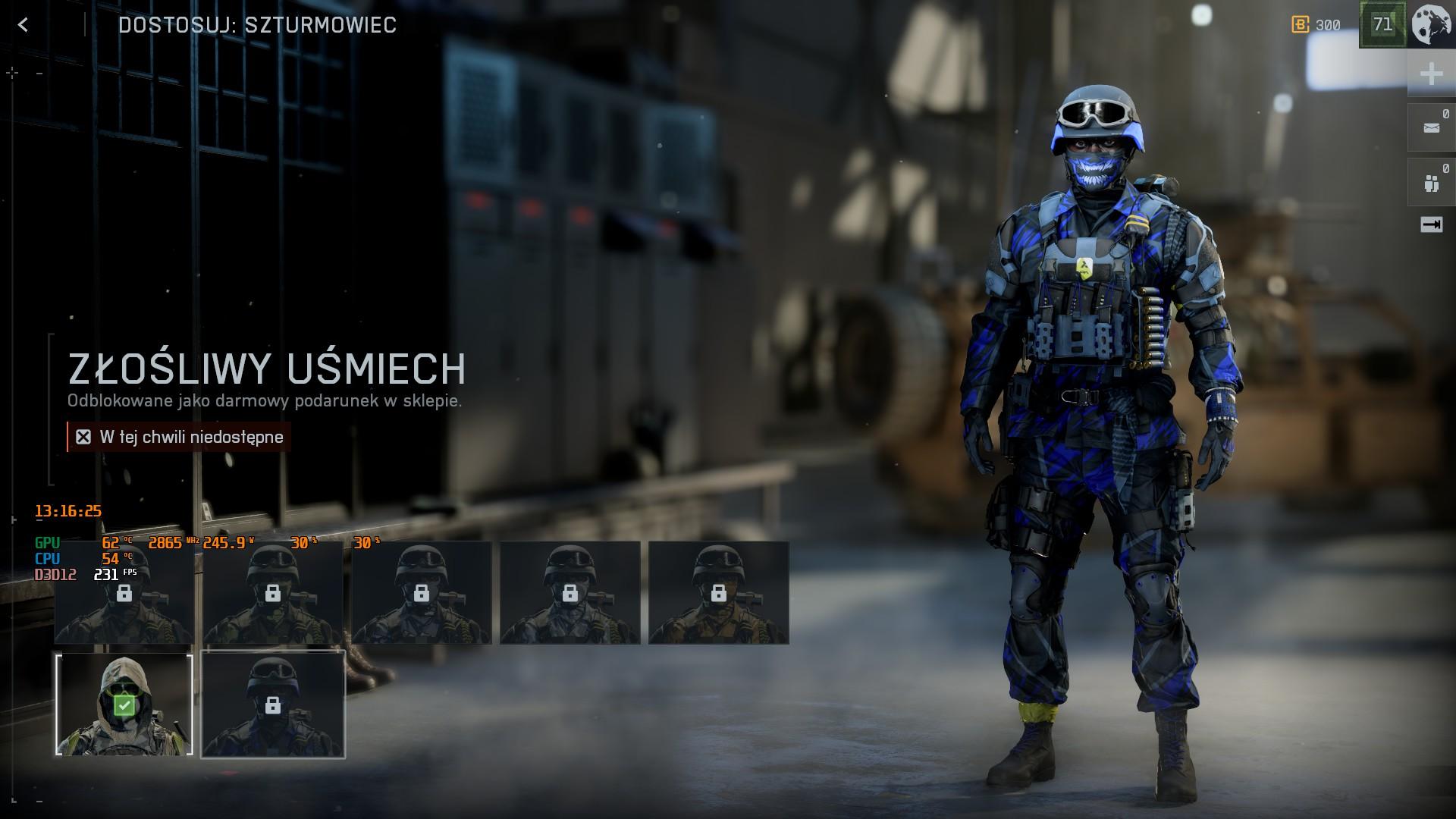Screen dimensions: 1456x819
Task: Open the squad members icon
Action: (1431, 183)
